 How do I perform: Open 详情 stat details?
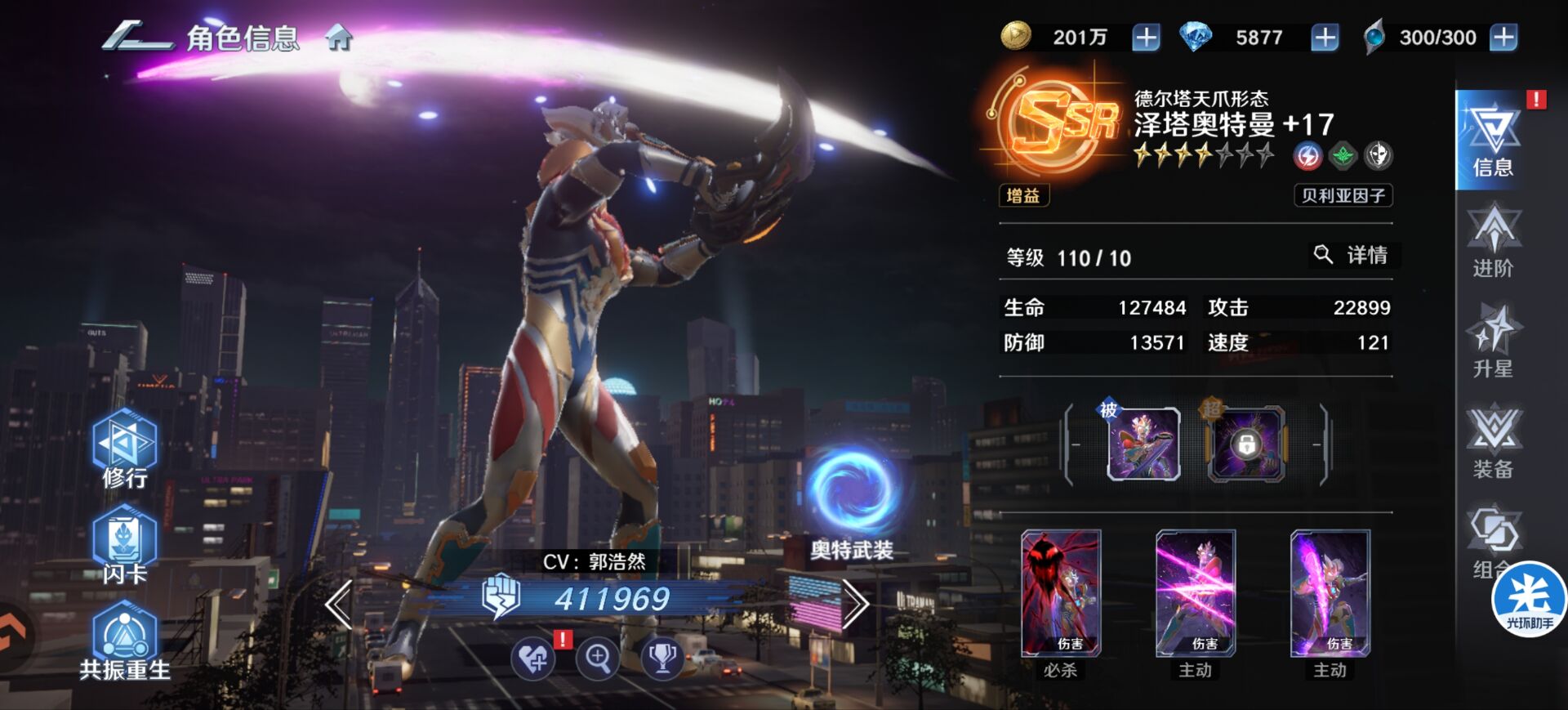(1352, 256)
